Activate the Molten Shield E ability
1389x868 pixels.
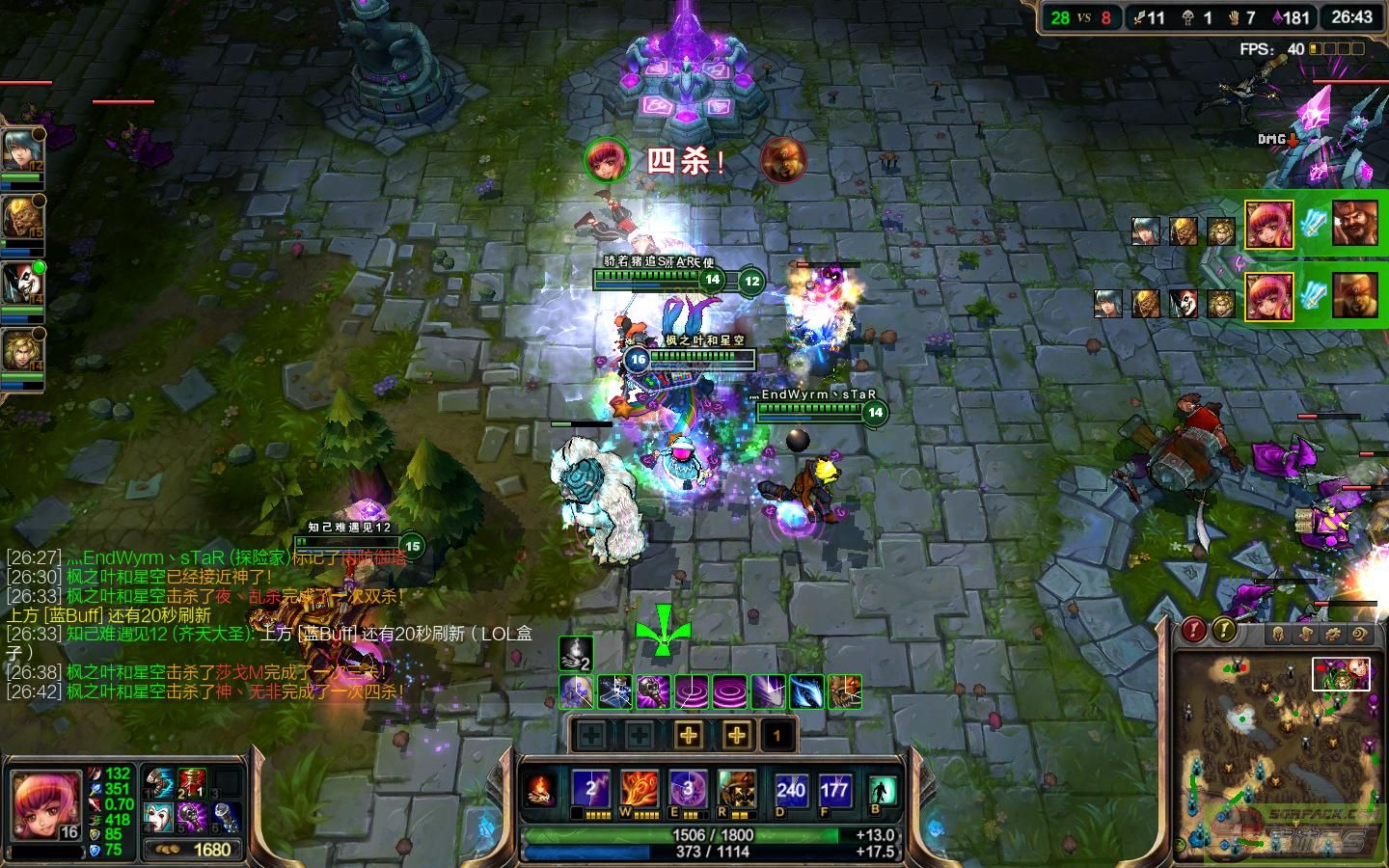tap(688, 789)
